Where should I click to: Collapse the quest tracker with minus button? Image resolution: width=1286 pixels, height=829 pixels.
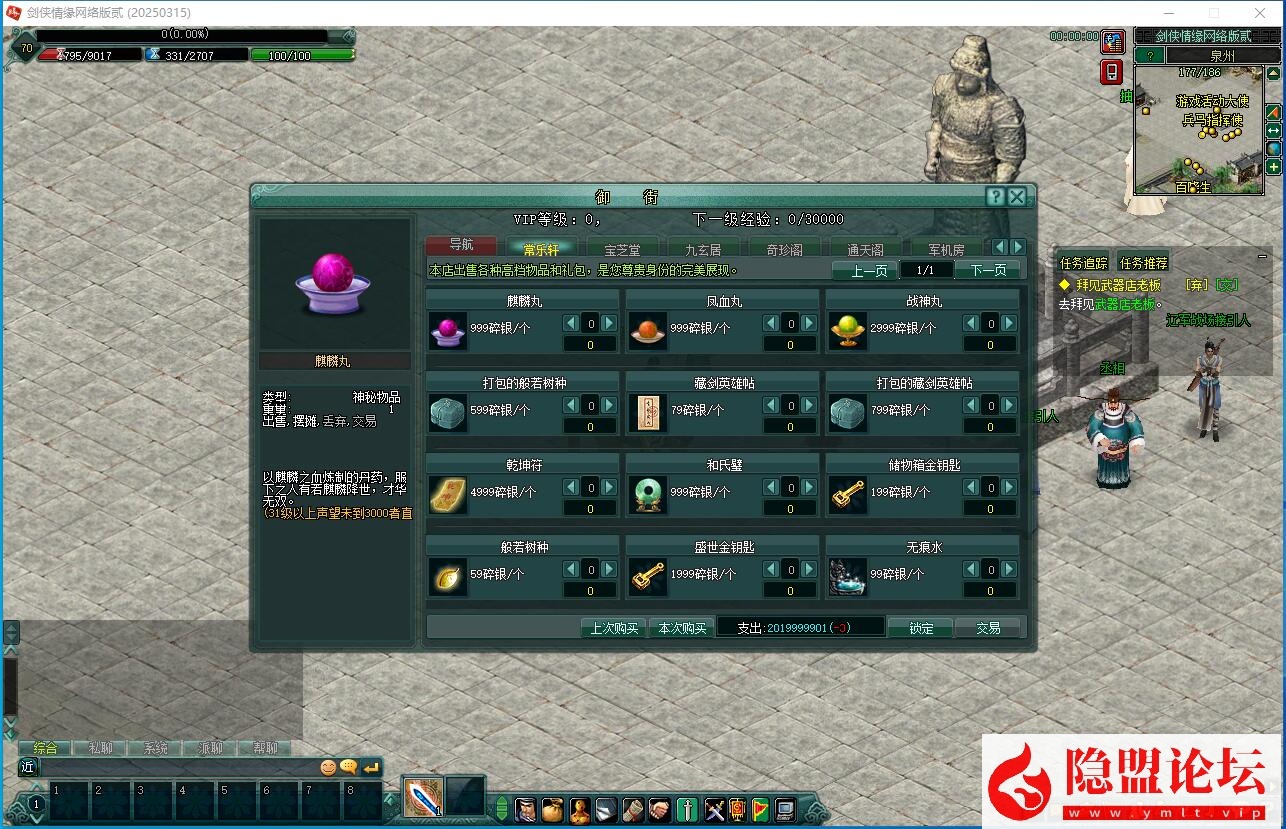(1262, 257)
